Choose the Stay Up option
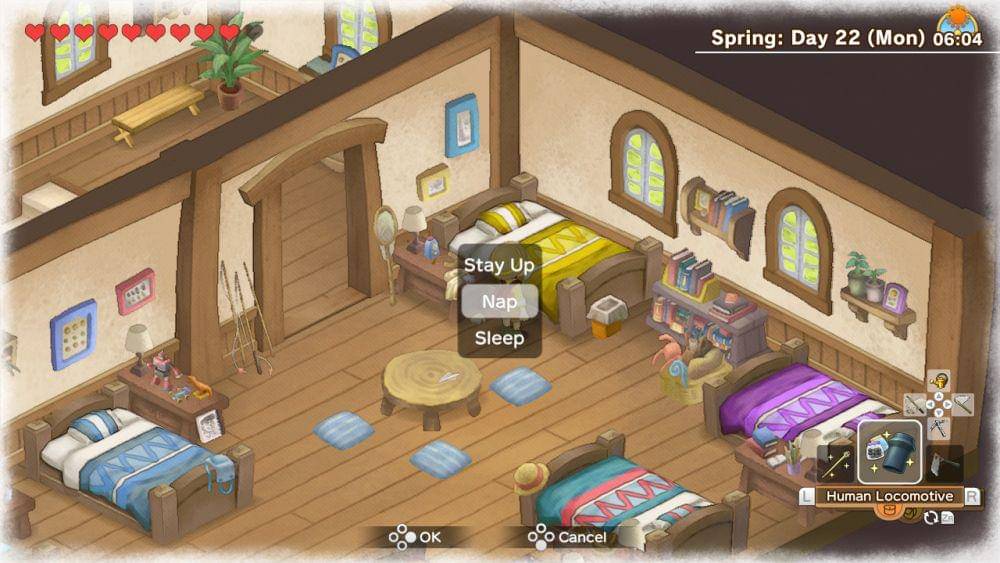The image size is (1000, 563). click(499, 265)
